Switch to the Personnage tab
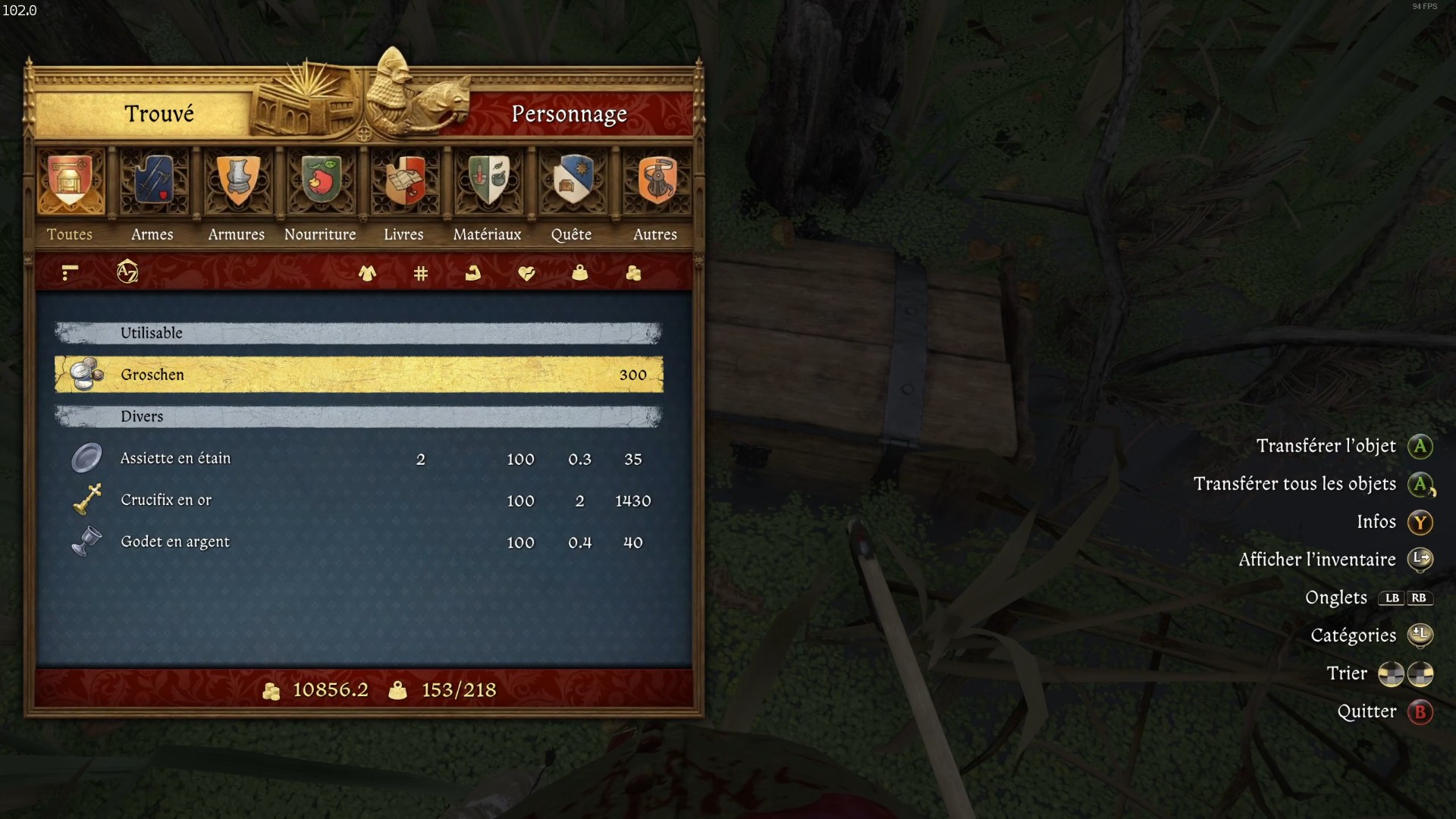Viewport: 1456px width, 819px height. [570, 114]
